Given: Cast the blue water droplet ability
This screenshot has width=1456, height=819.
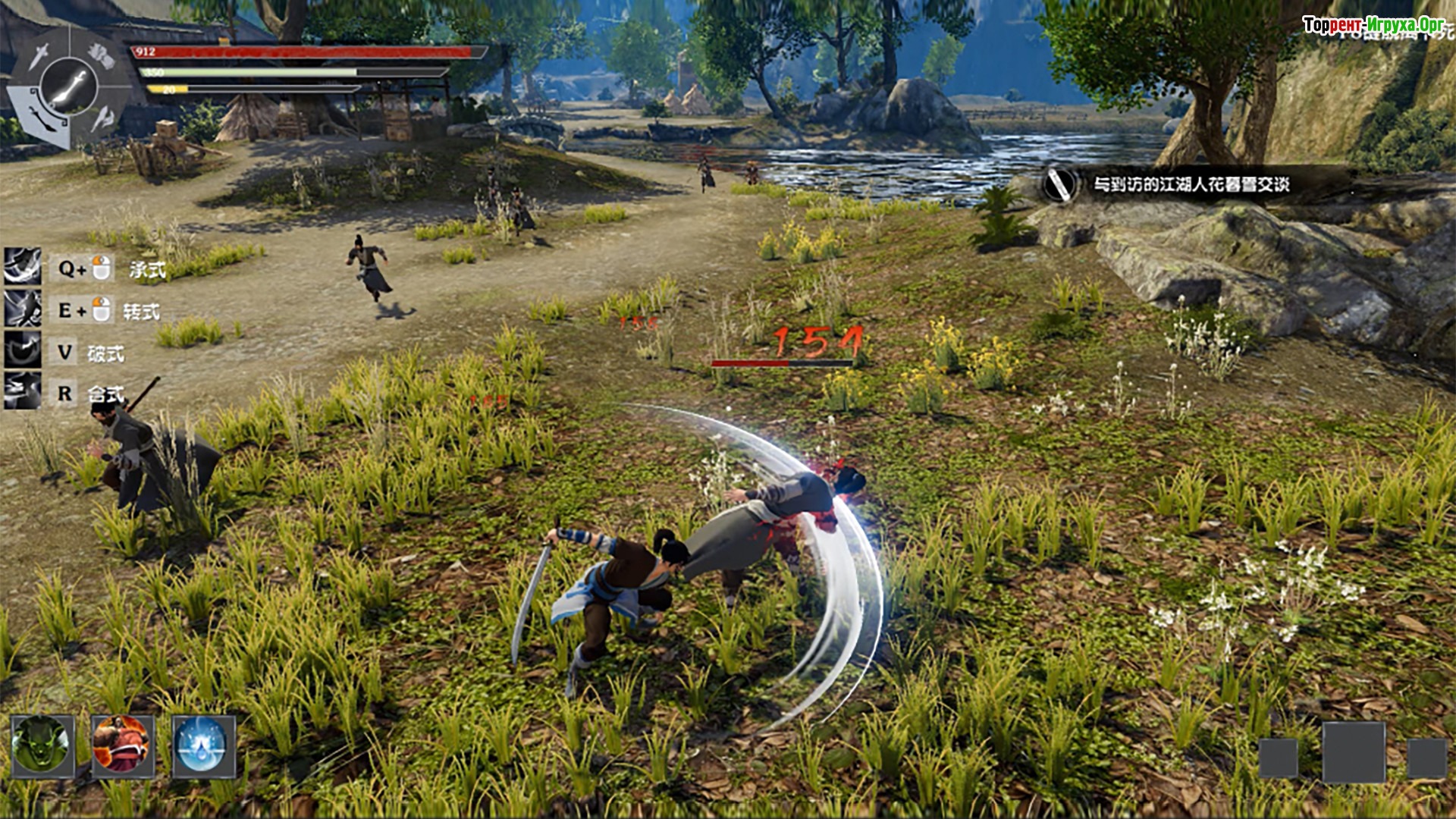Looking at the screenshot, I should pyautogui.click(x=202, y=745).
